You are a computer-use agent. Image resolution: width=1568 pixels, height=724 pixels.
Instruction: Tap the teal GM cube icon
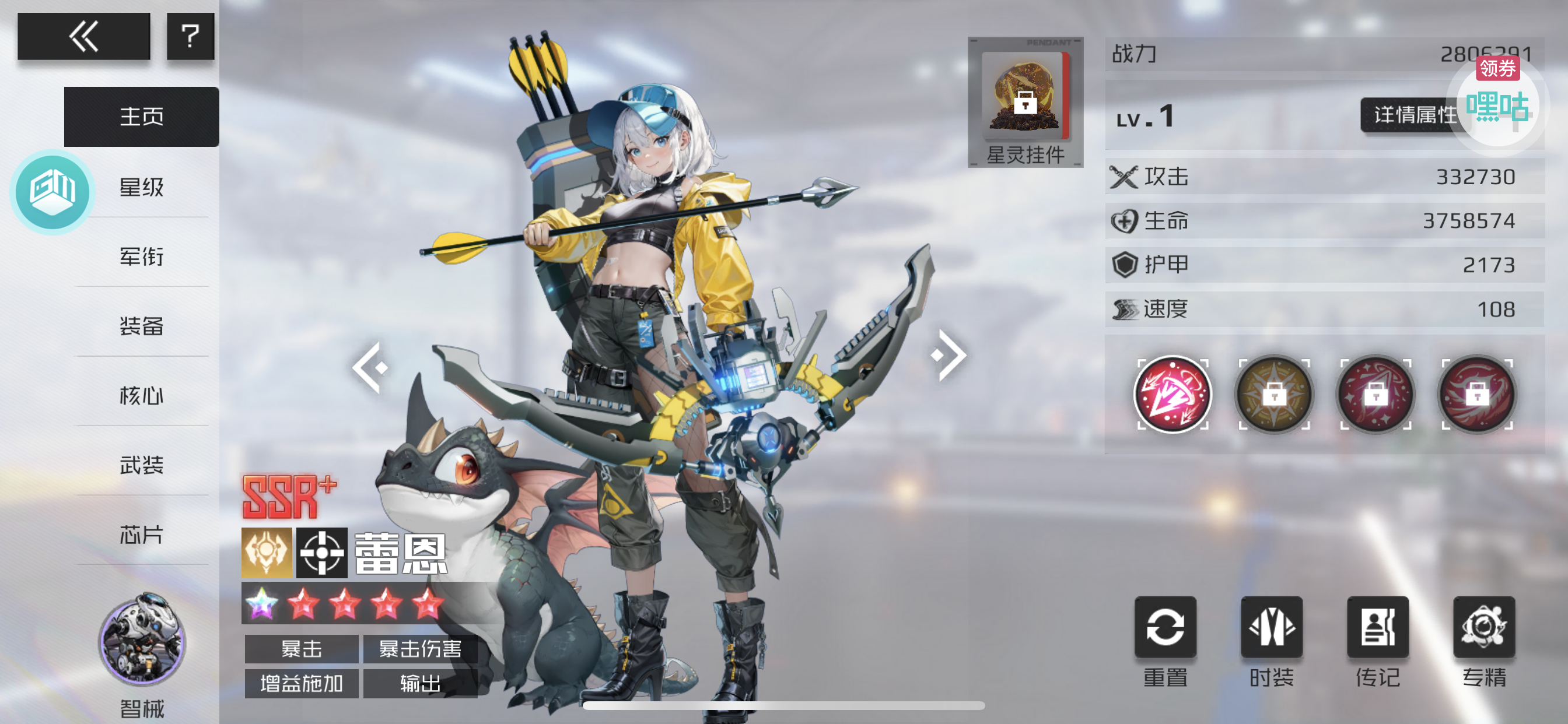tap(52, 192)
